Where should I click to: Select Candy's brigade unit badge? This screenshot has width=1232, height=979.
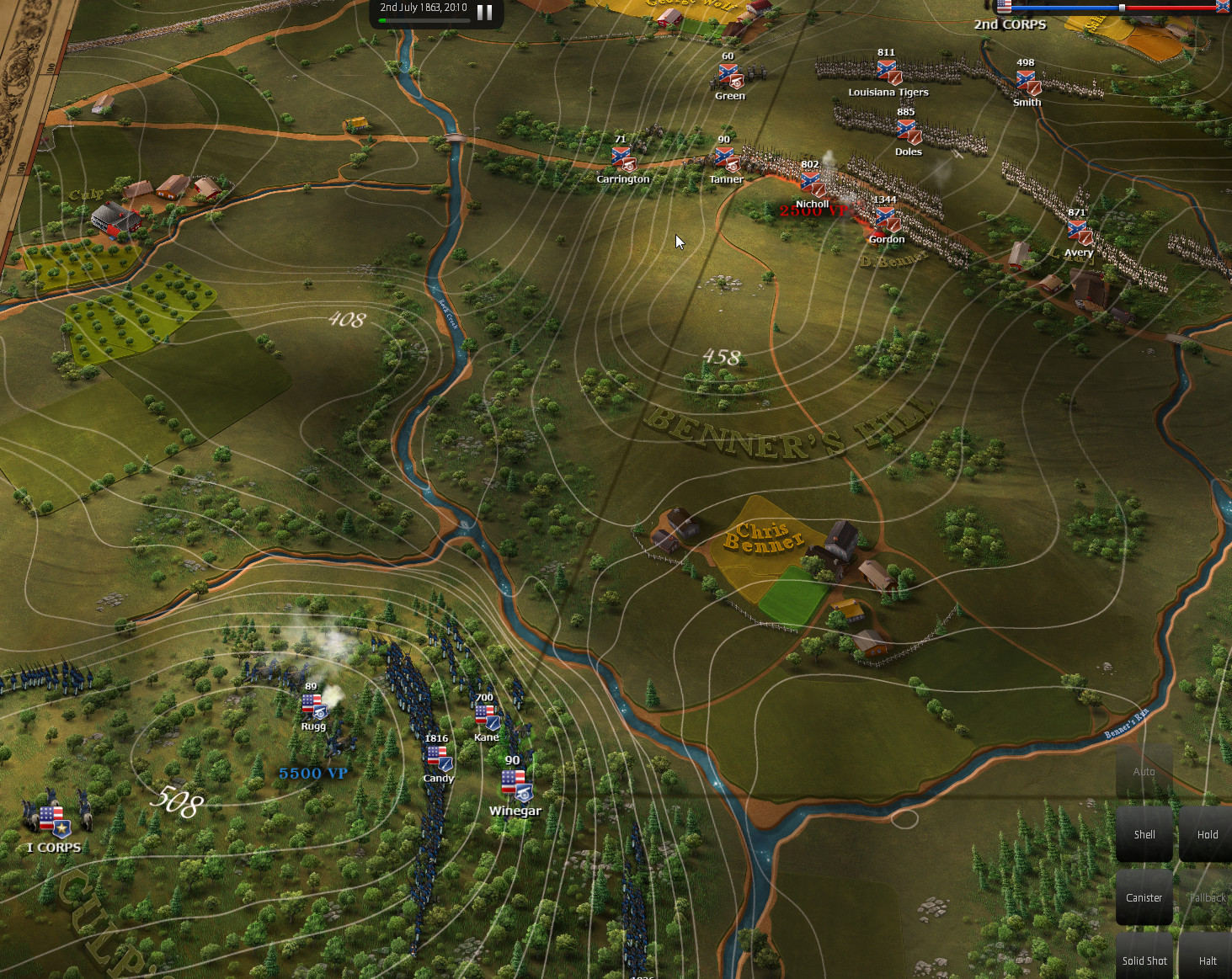point(439,758)
